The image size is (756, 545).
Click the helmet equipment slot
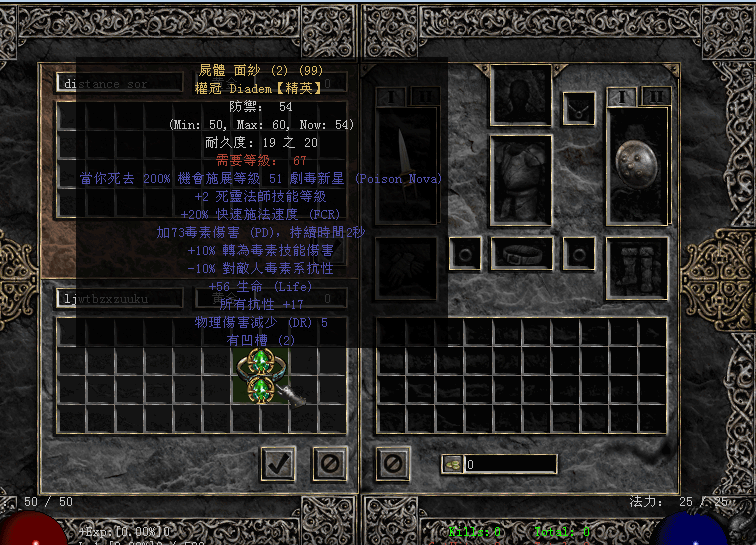pyautogui.click(x=522, y=96)
